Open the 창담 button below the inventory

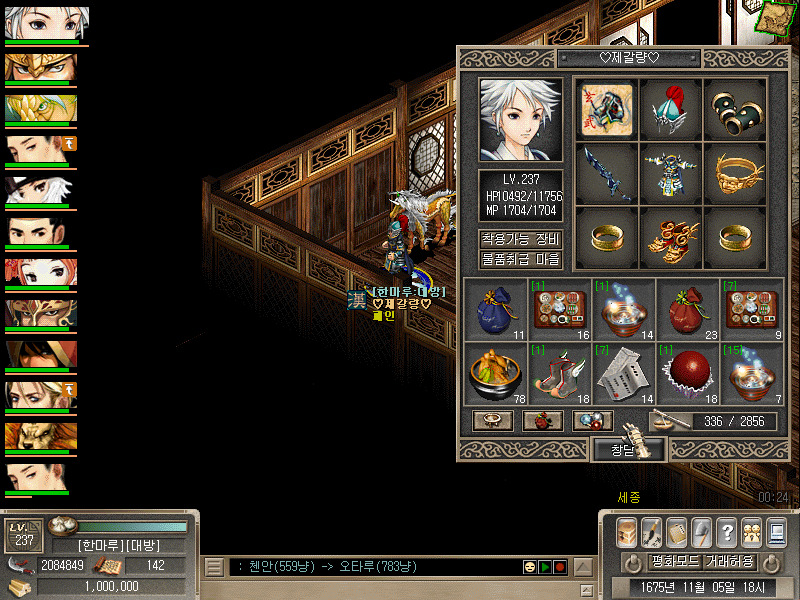(624, 450)
